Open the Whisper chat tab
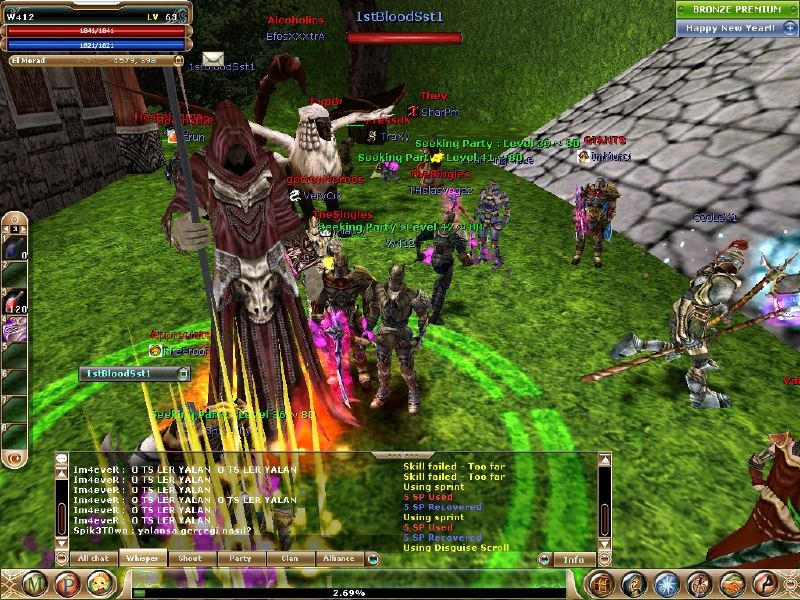The height and width of the screenshot is (600, 800). point(143,559)
